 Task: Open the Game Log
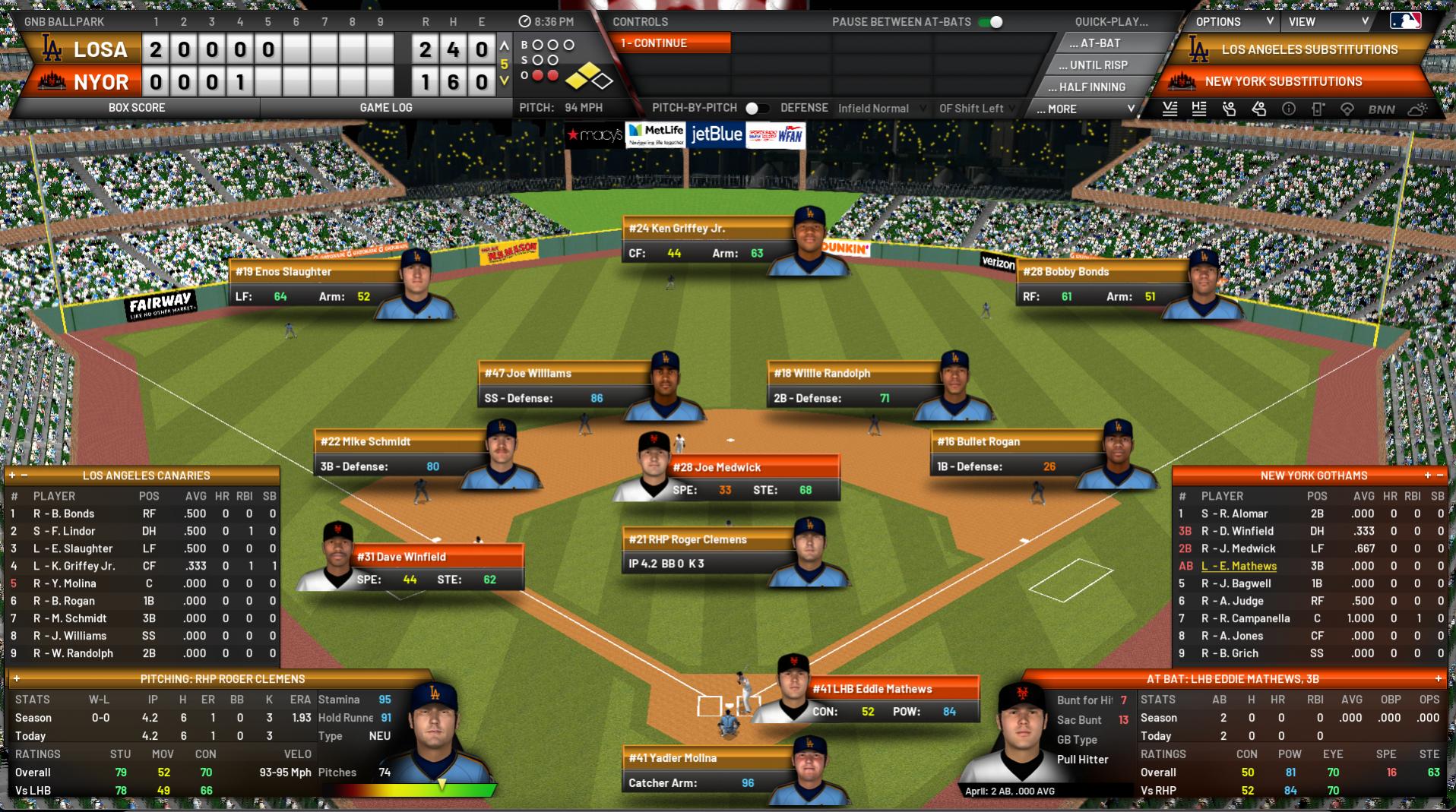(386, 108)
